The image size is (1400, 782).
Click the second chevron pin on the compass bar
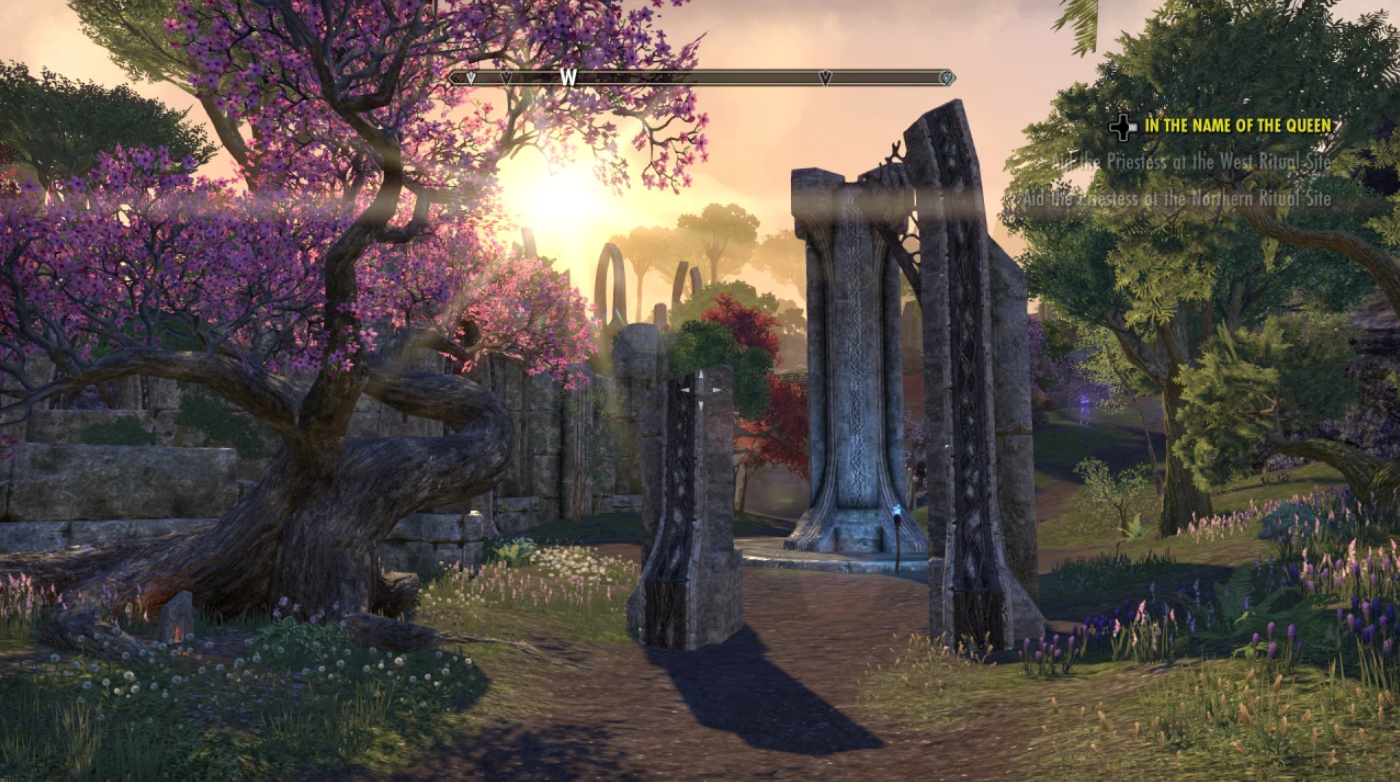[x=507, y=77]
